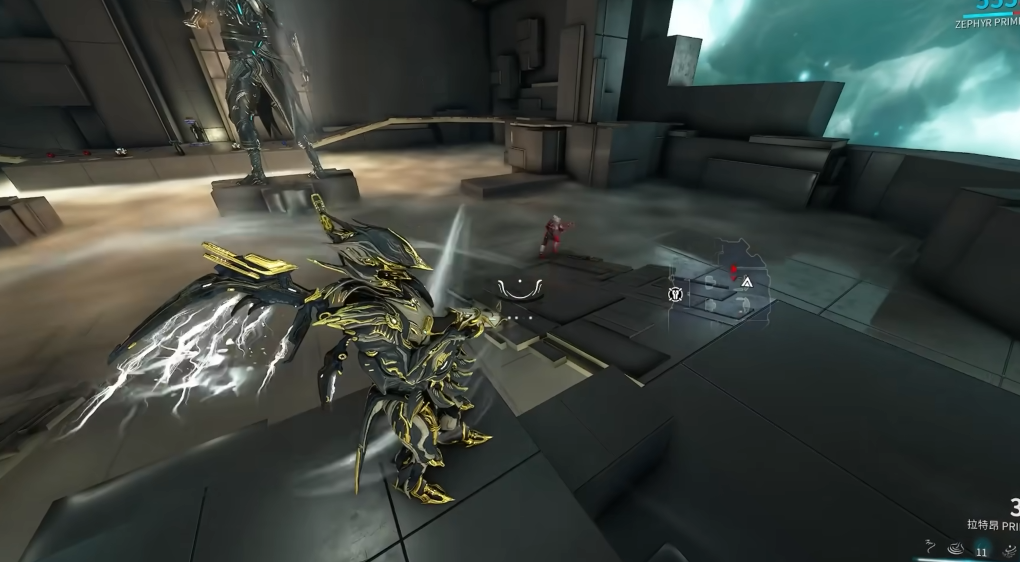
Task: Click the overlay minimap
Action: coord(721,281)
